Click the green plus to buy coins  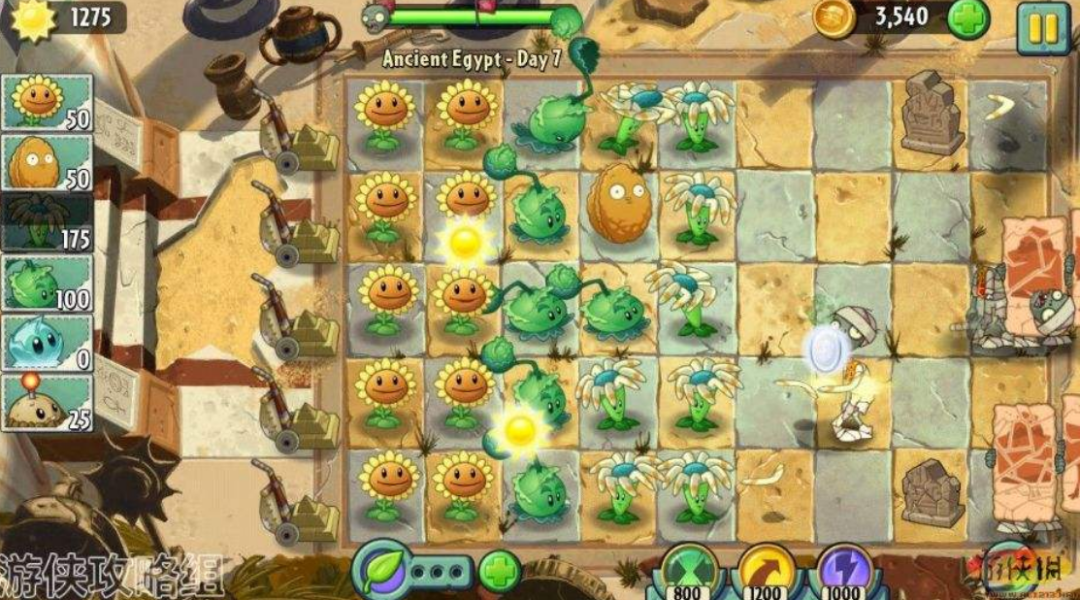(x=967, y=19)
